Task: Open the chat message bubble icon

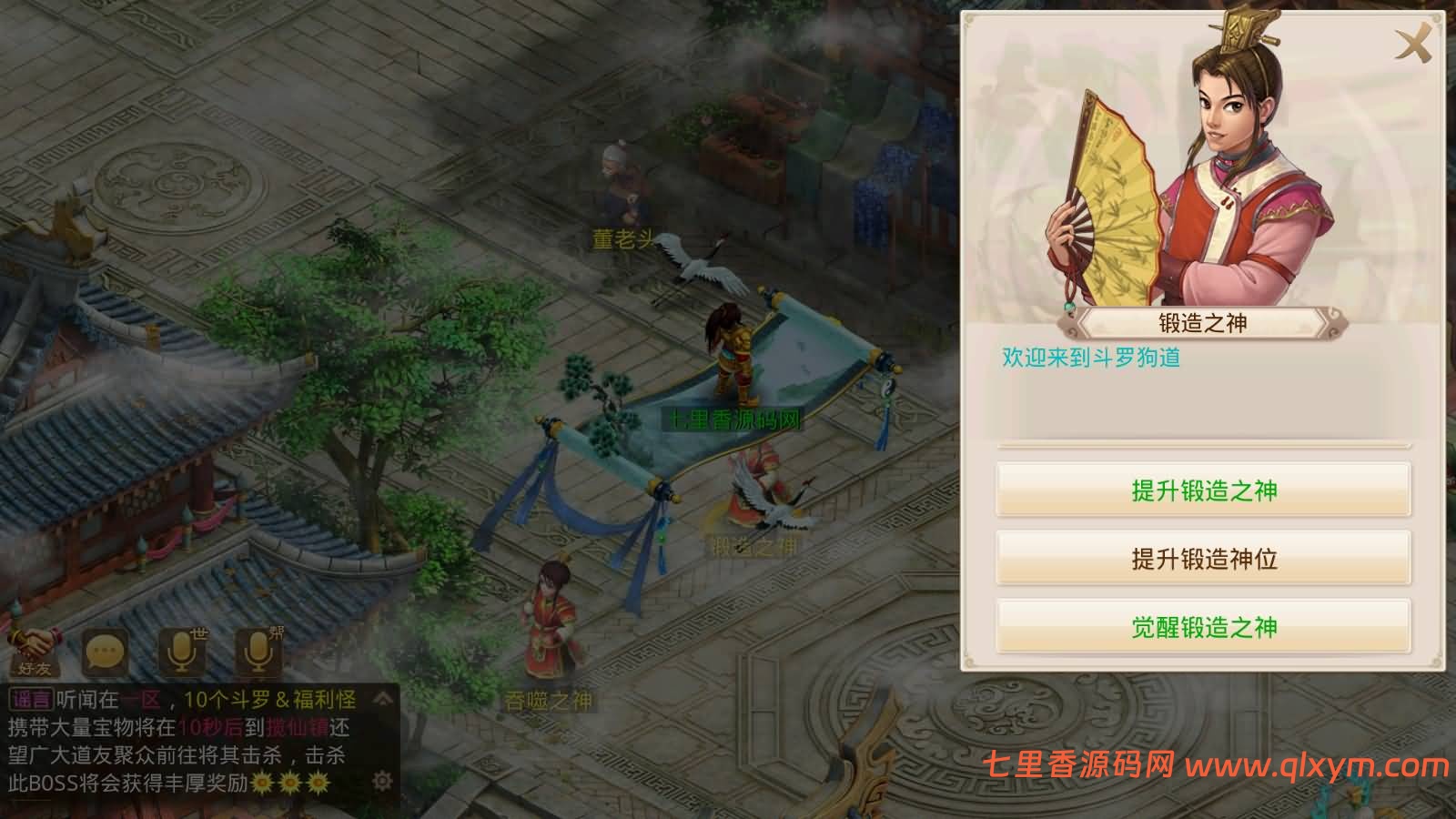Action: click(x=103, y=650)
